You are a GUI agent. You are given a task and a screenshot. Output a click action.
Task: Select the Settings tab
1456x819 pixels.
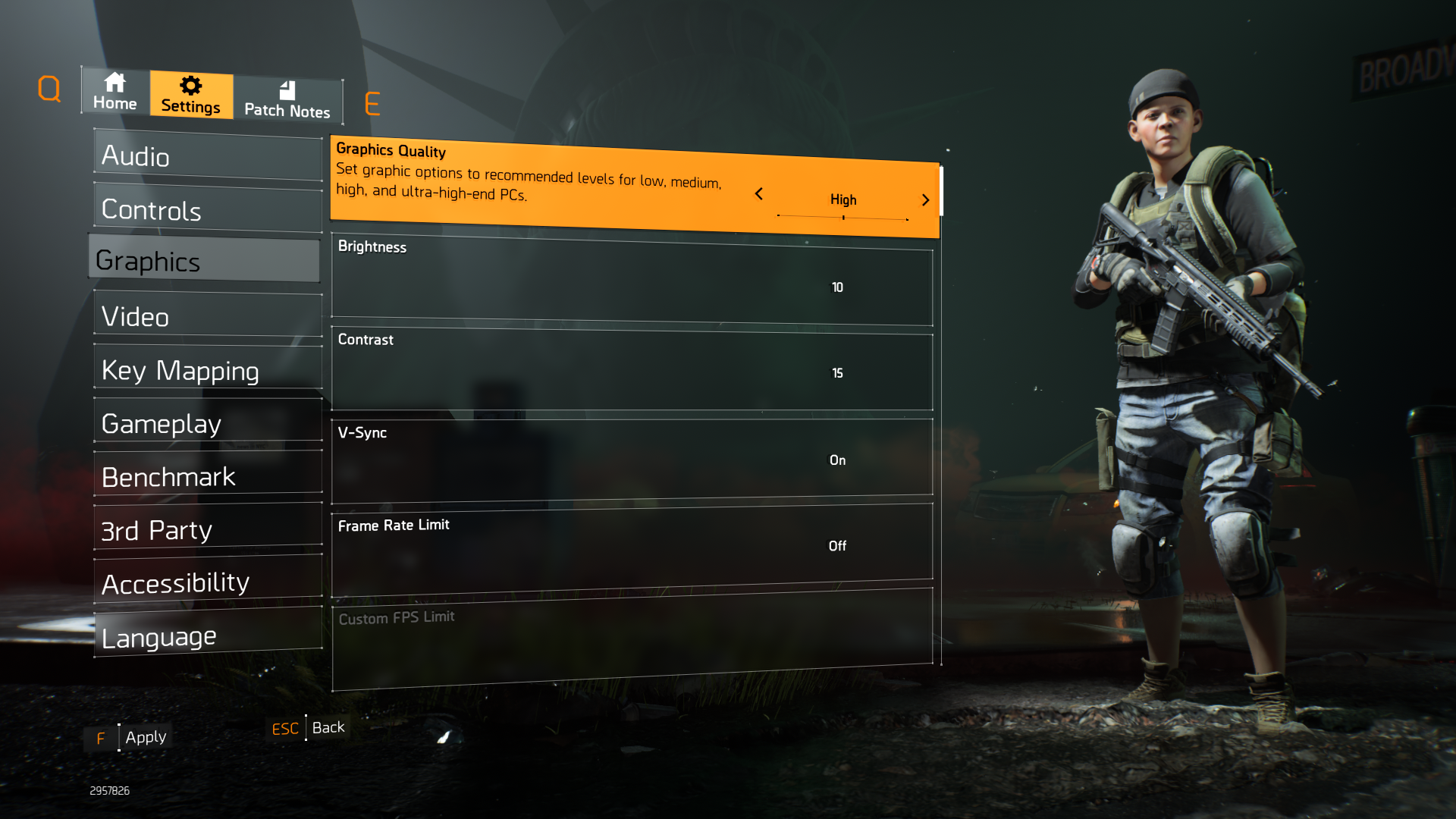click(x=191, y=96)
